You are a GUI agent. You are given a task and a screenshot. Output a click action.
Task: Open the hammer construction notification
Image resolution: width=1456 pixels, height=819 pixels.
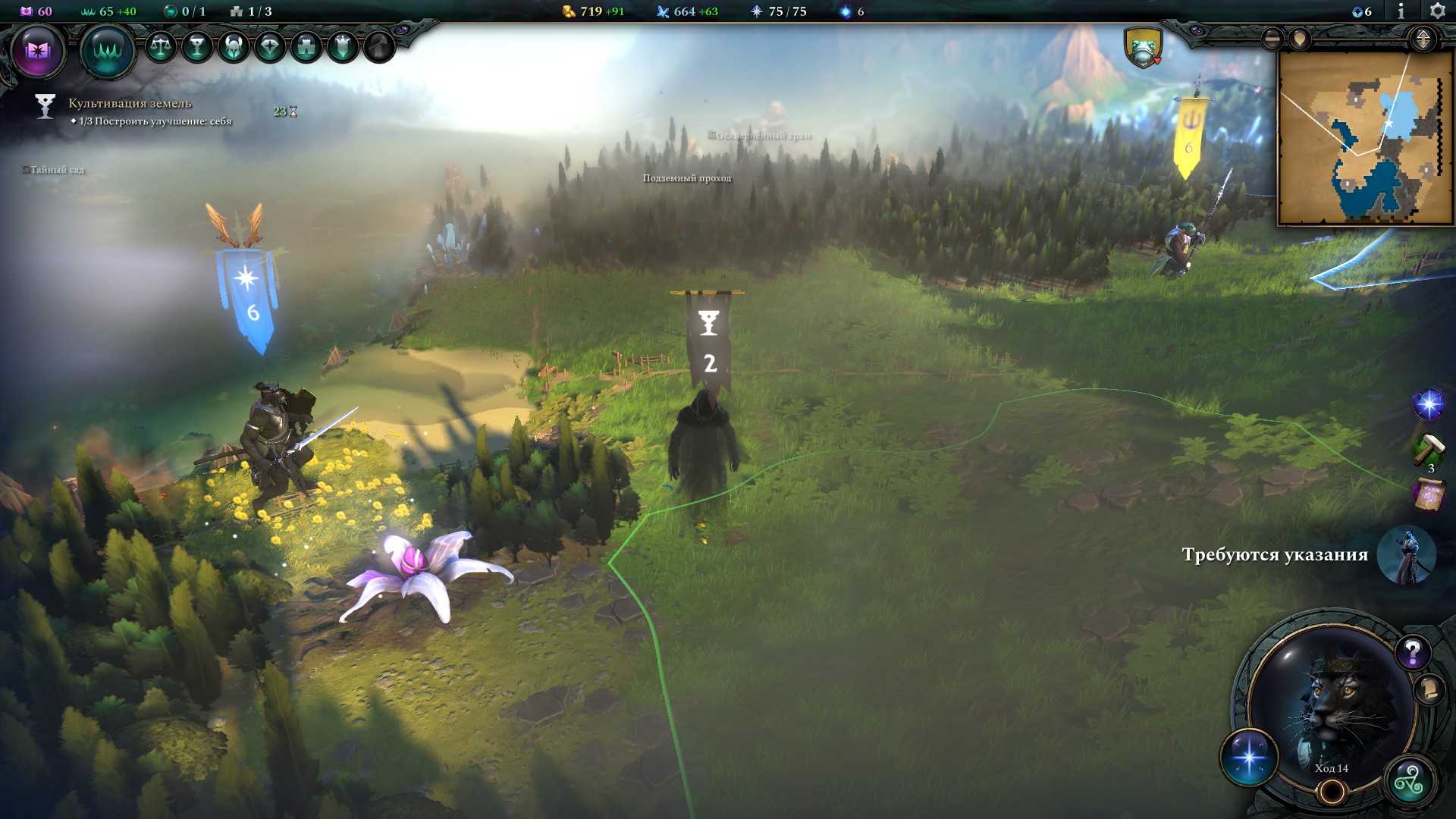[1428, 448]
